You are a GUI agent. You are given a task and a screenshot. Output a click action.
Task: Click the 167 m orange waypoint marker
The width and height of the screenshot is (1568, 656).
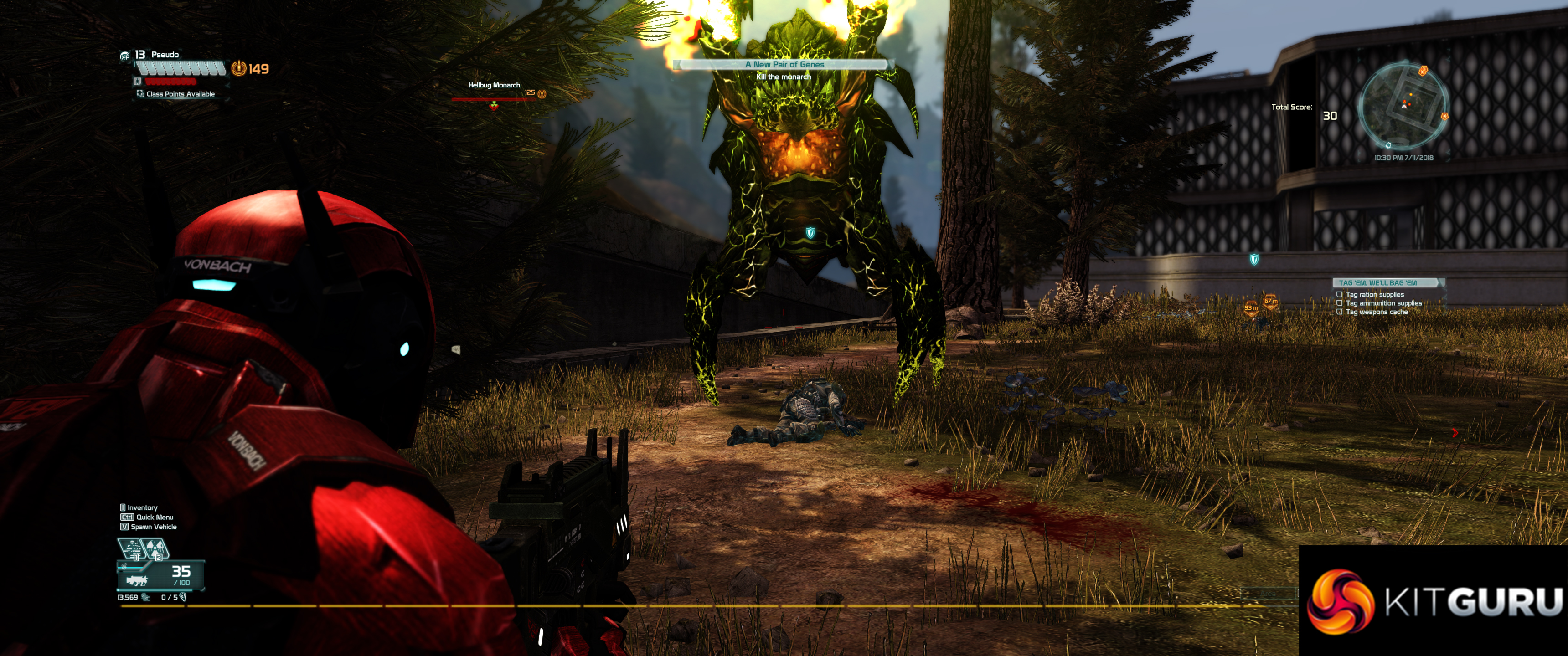tap(1270, 301)
